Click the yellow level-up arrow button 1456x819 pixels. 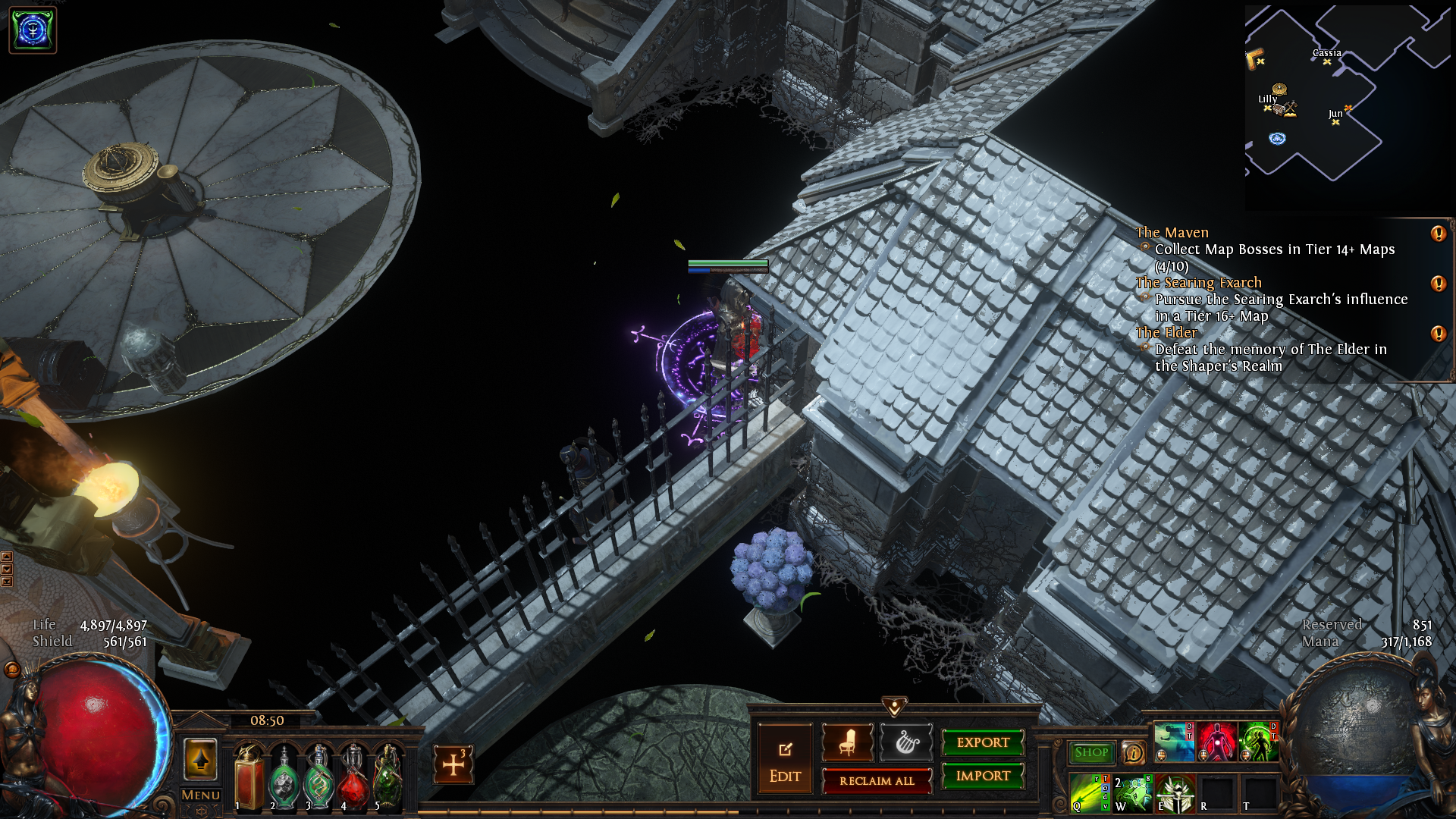(201, 758)
